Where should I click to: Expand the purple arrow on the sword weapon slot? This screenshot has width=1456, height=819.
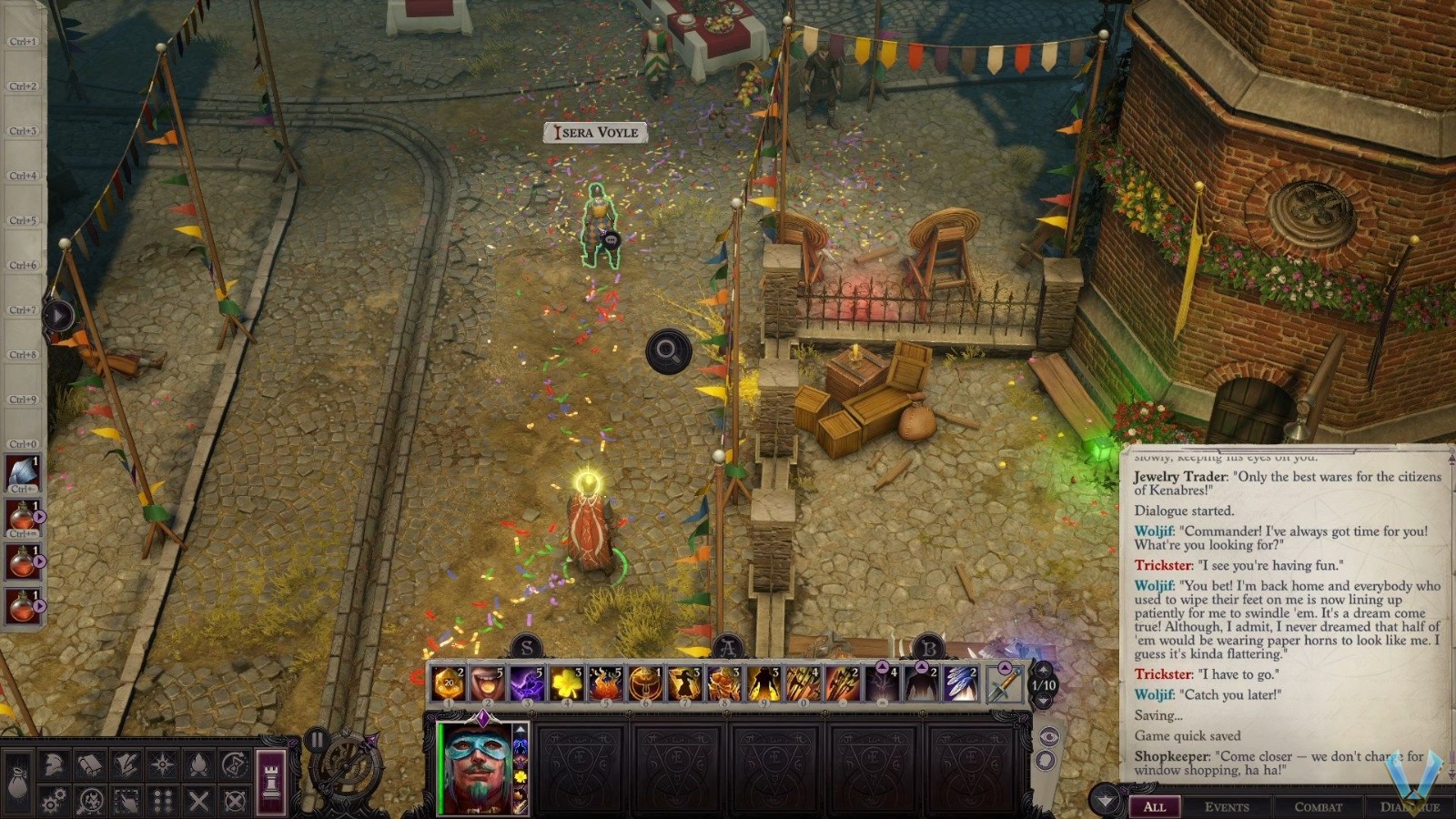[x=1005, y=667]
